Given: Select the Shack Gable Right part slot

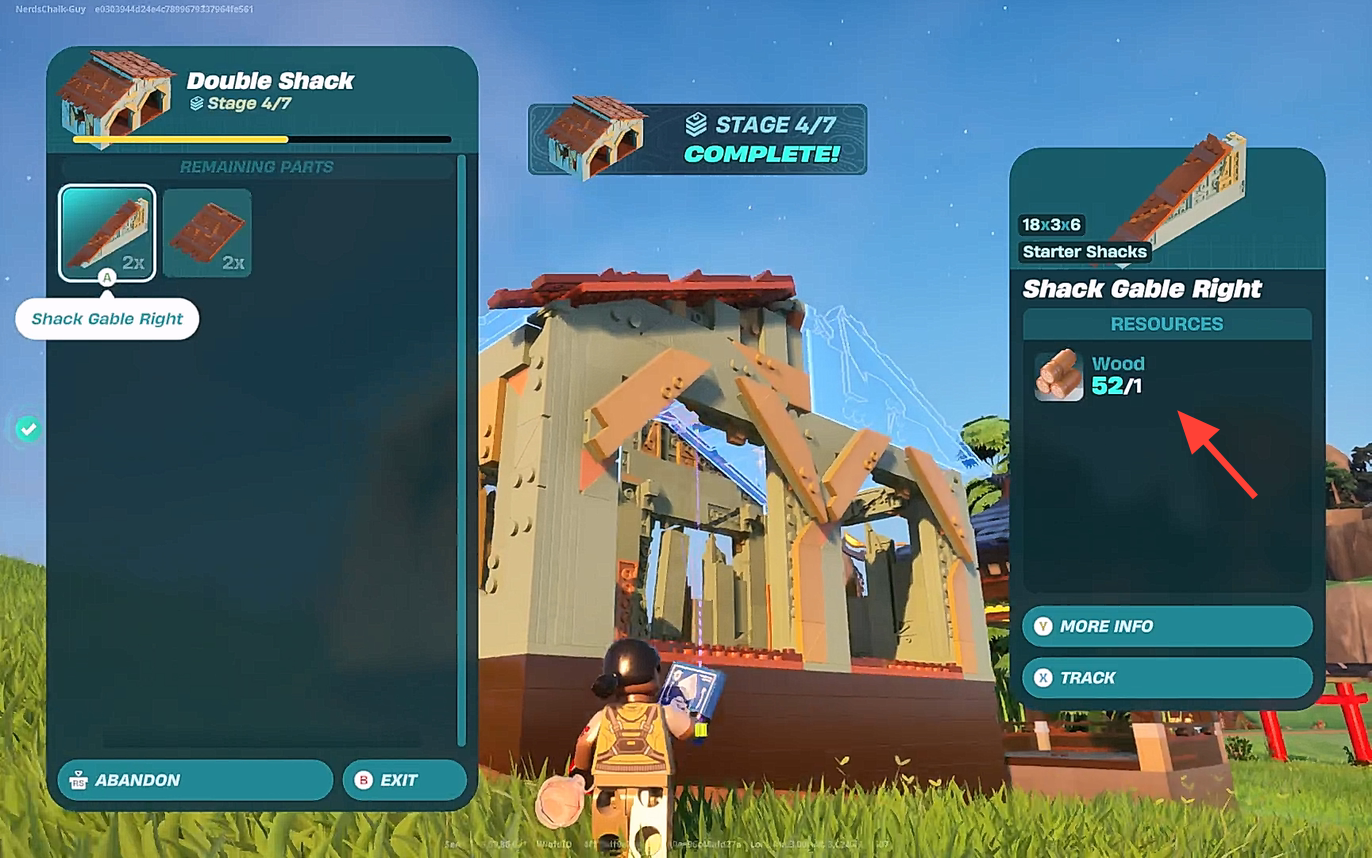Looking at the screenshot, I should (107, 233).
